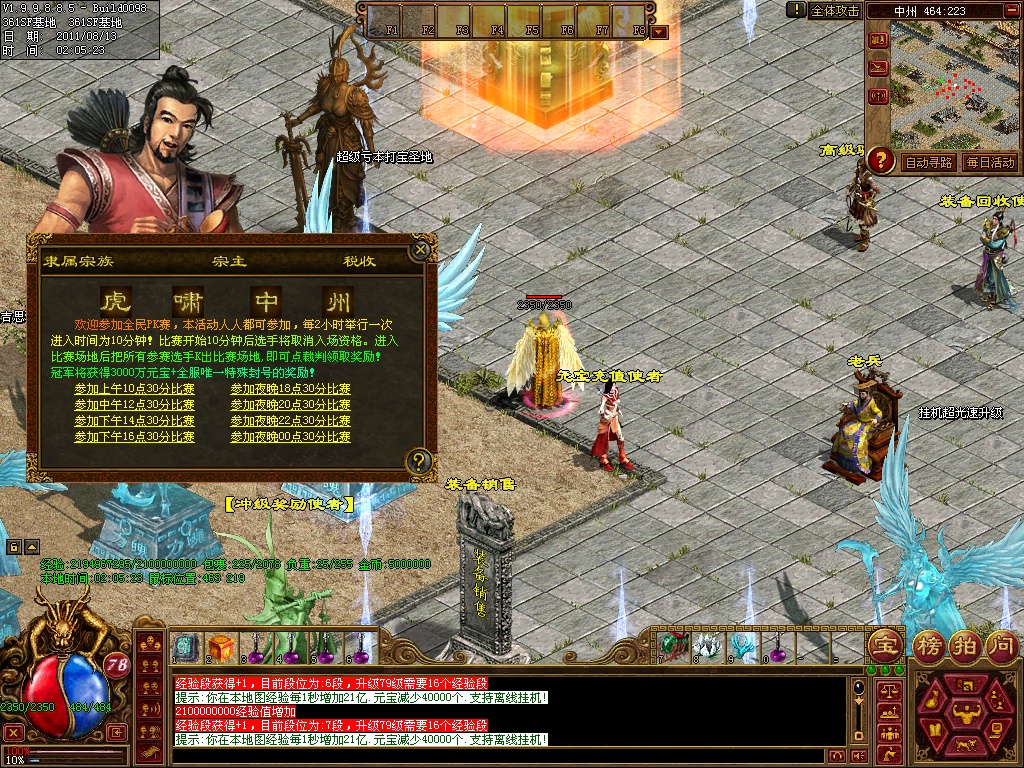Open the 问 help button
This screenshot has width=1024, height=768.
1000,643
